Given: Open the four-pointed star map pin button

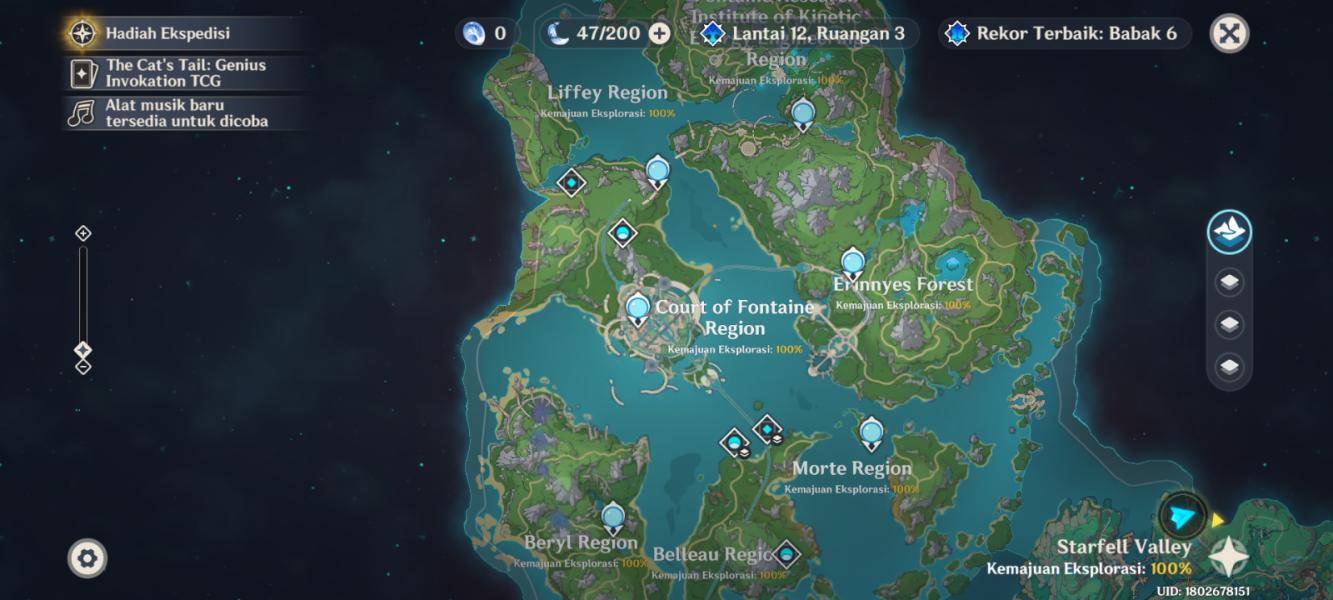Looking at the screenshot, I should (x=1229, y=557).
